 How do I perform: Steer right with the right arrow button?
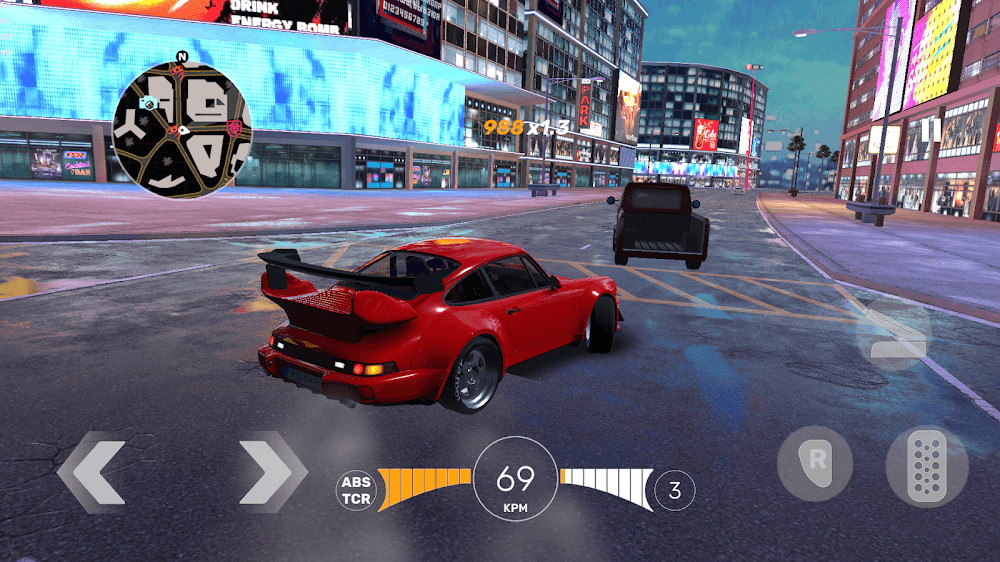[272, 472]
